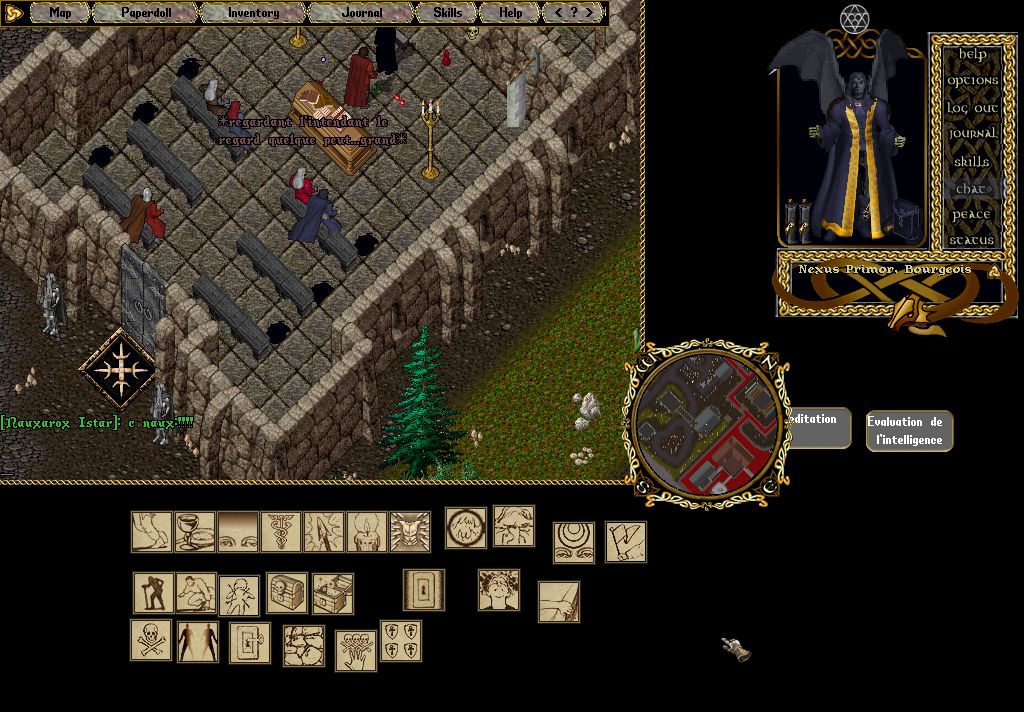Click the Log Out button
The image size is (1024, 712).
(x=972, y=107)
